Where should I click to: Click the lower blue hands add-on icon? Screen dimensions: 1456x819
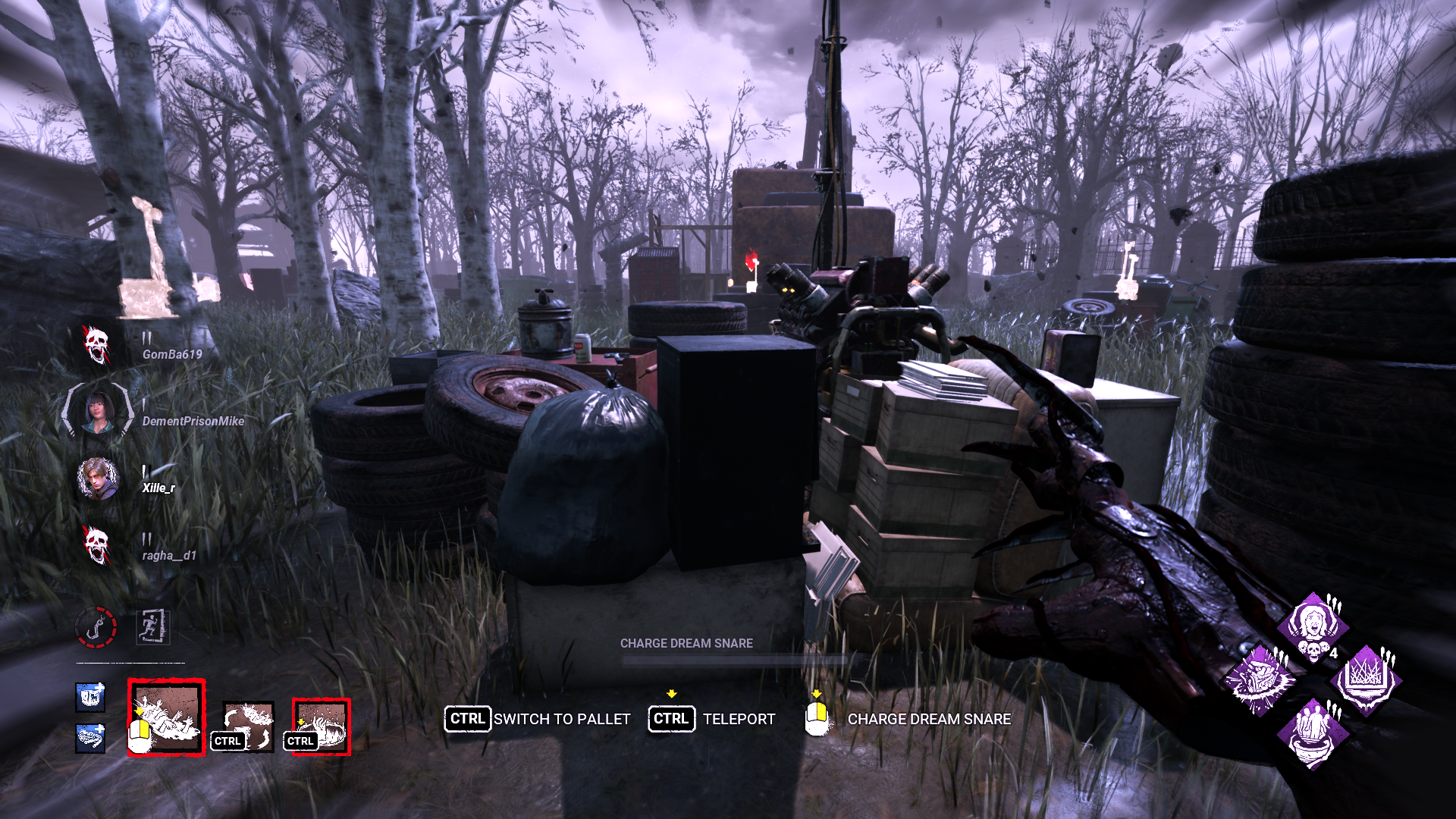click(x=89, y=738)
